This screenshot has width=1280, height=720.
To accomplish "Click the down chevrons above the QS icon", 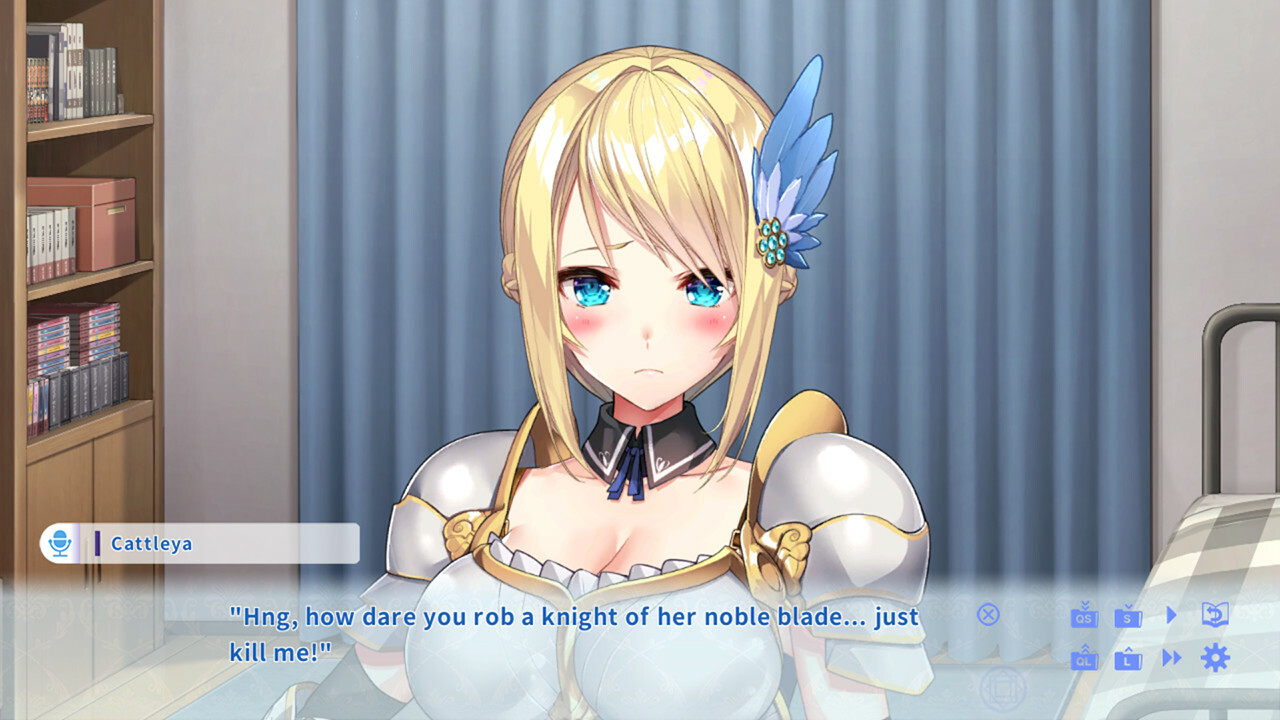I will 1085,602.
